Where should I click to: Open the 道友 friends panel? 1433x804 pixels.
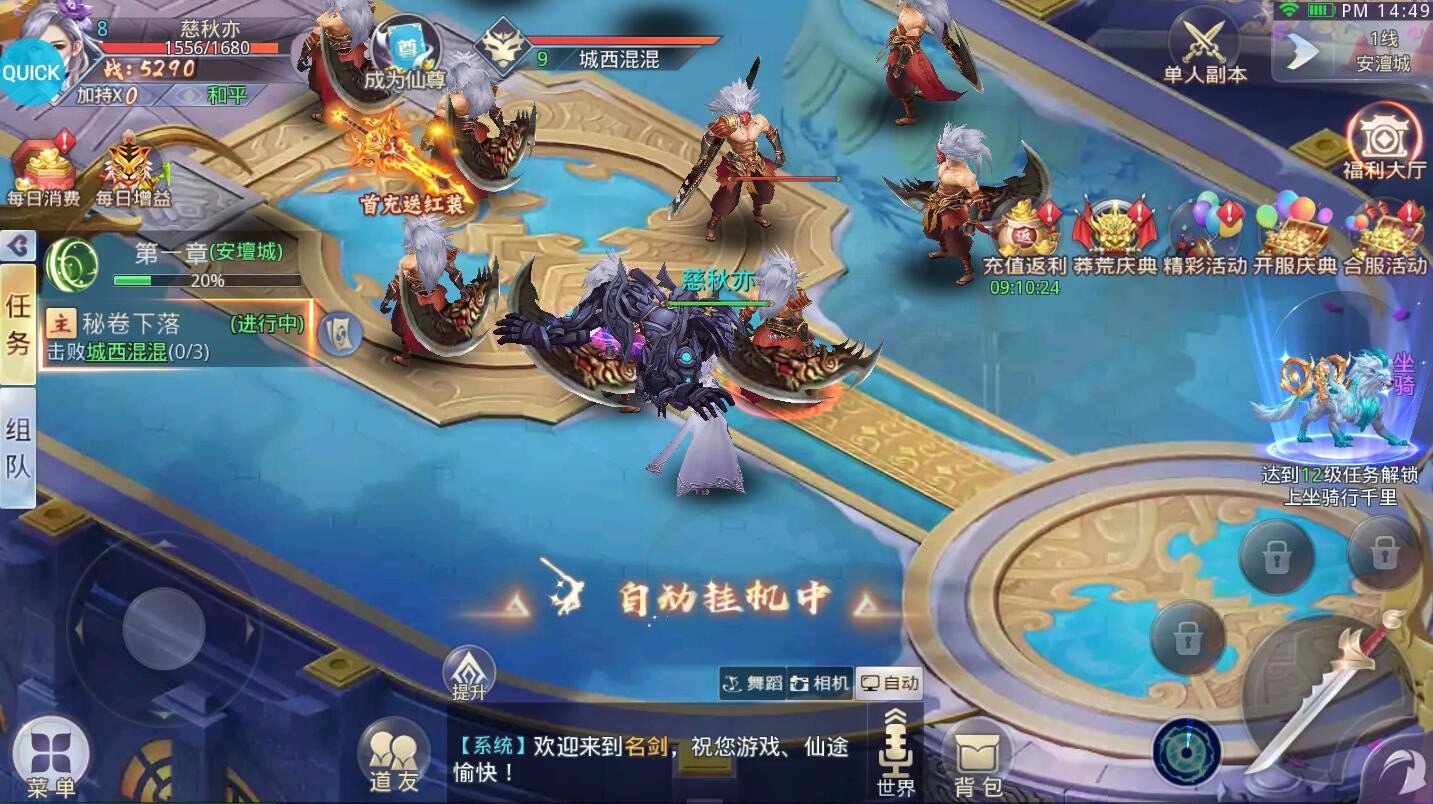[x=394, y=755]
